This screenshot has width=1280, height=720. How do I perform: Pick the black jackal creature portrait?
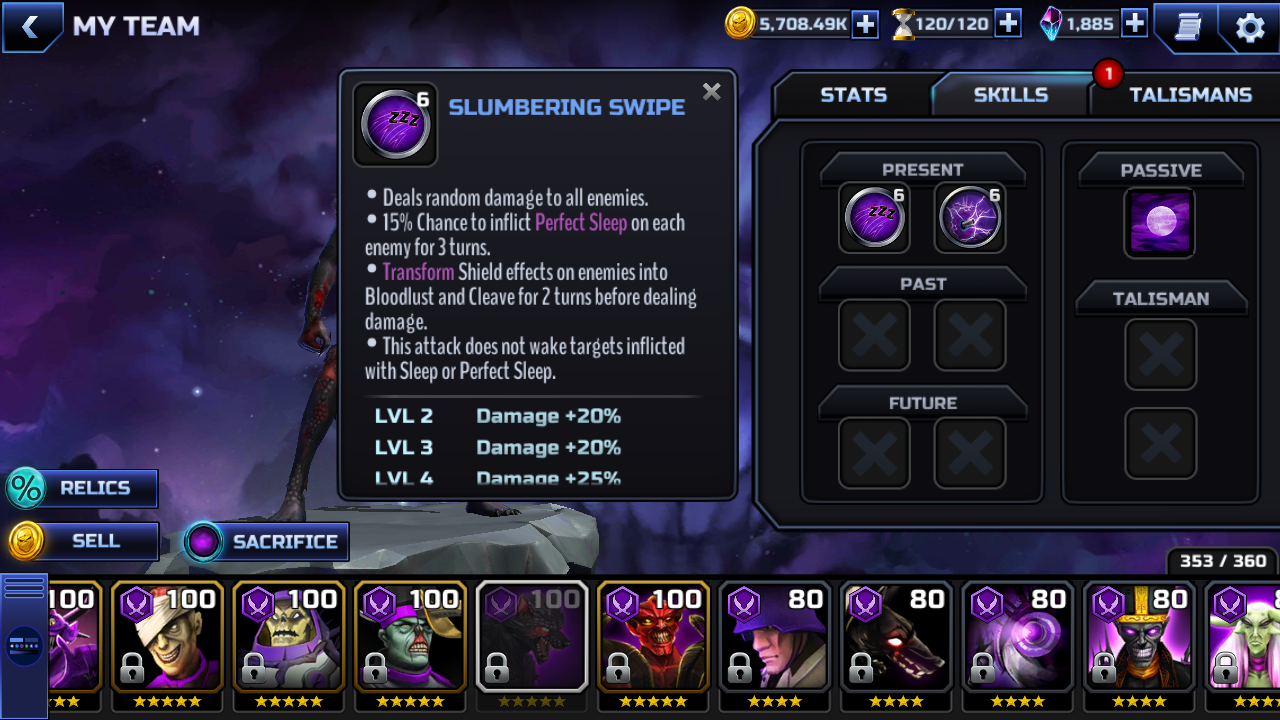896,636
